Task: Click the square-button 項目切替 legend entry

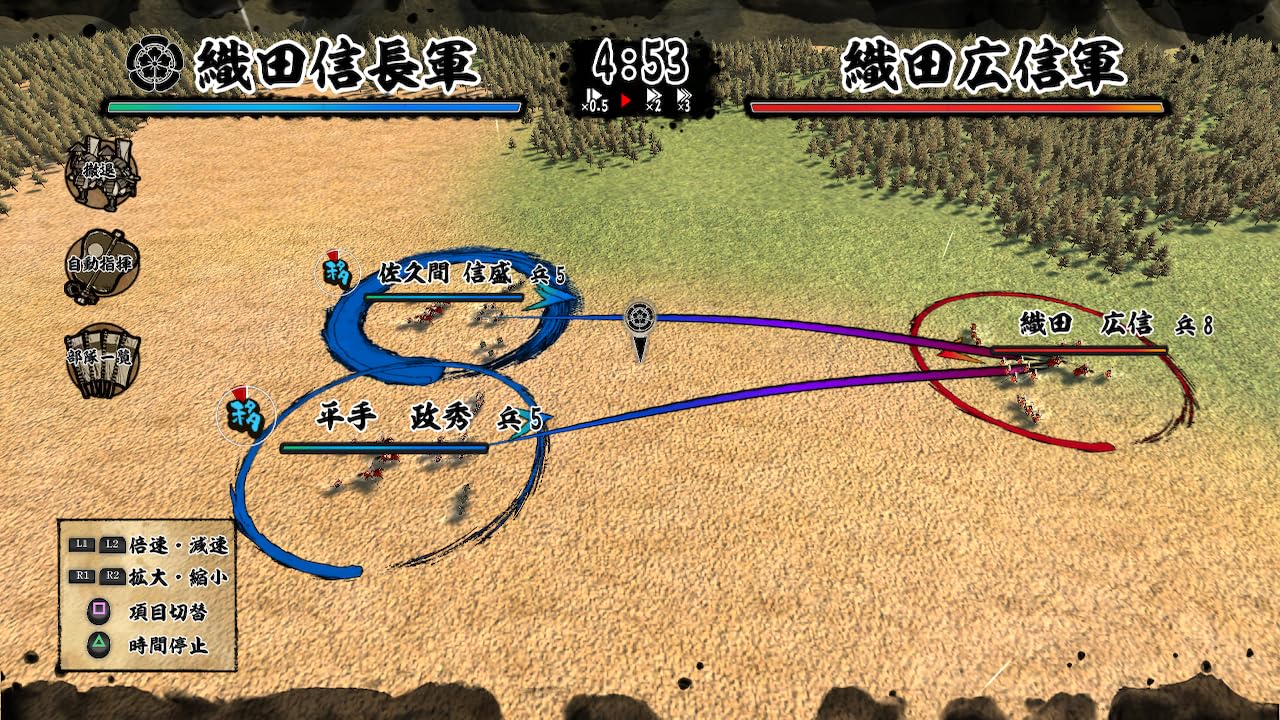Action: (150, 610)
